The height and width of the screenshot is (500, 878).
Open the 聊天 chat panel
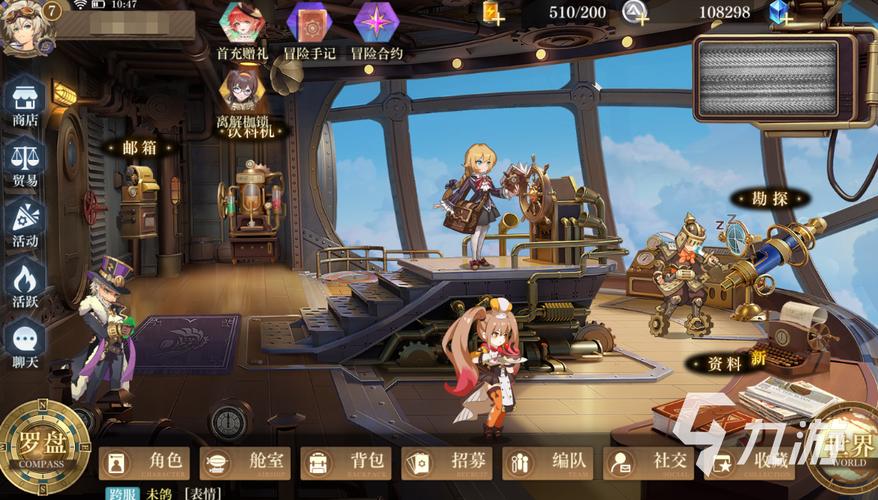click(25, 343)
